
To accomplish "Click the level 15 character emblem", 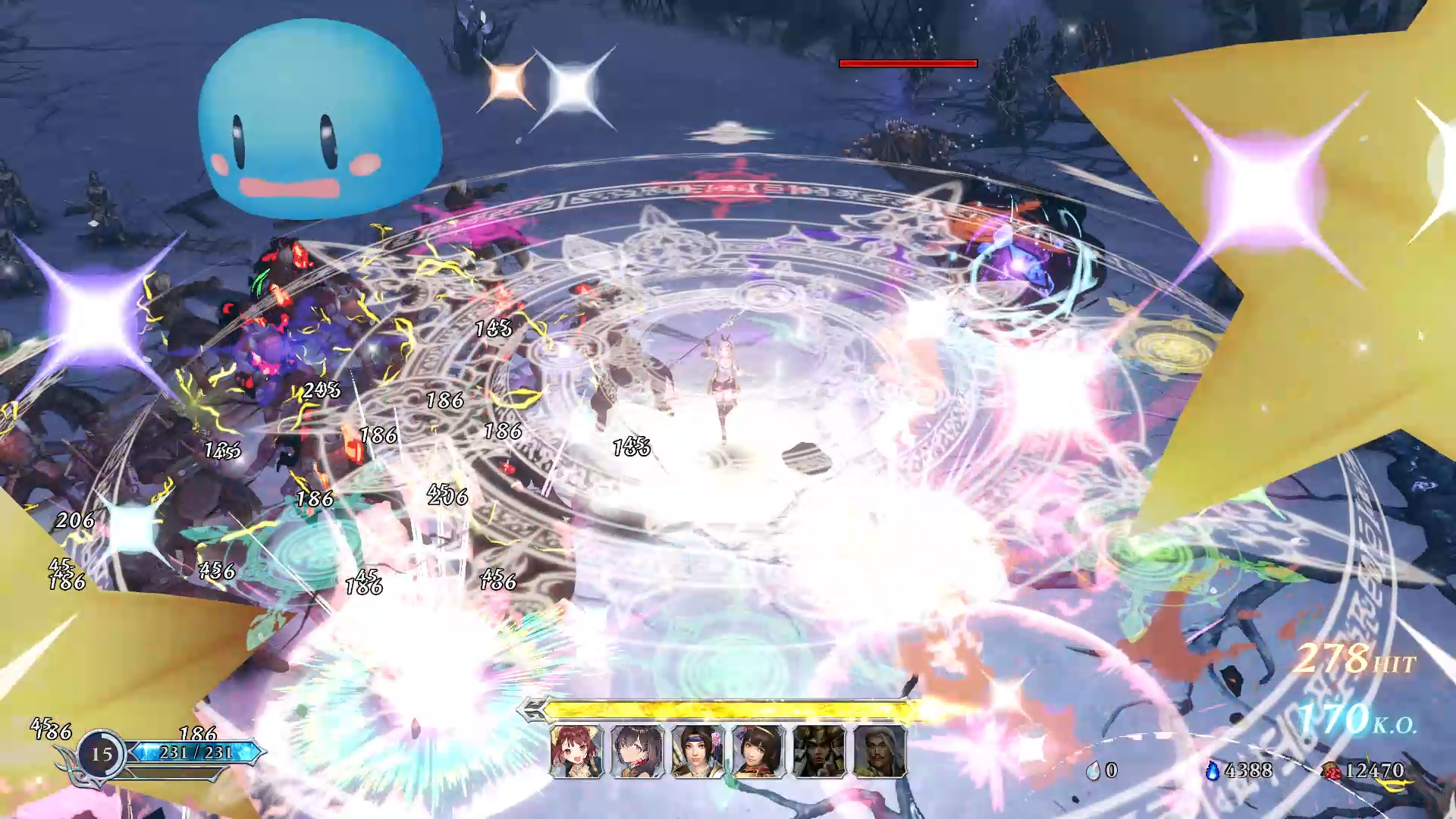I will [102, 754].
